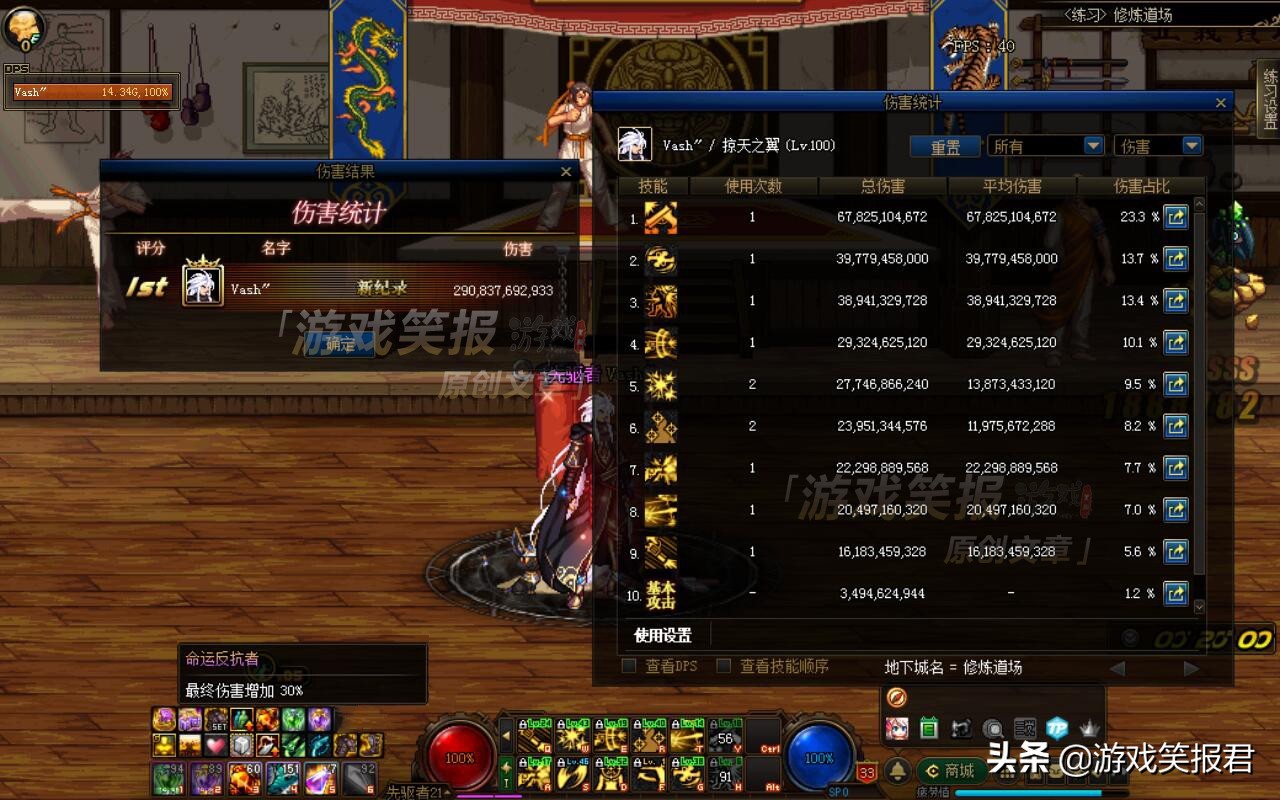Image resolution: width=1280 pixels, height=800 pixels.
Task: Enable the 查看DPS checkbox
Action: click(629, 666)
